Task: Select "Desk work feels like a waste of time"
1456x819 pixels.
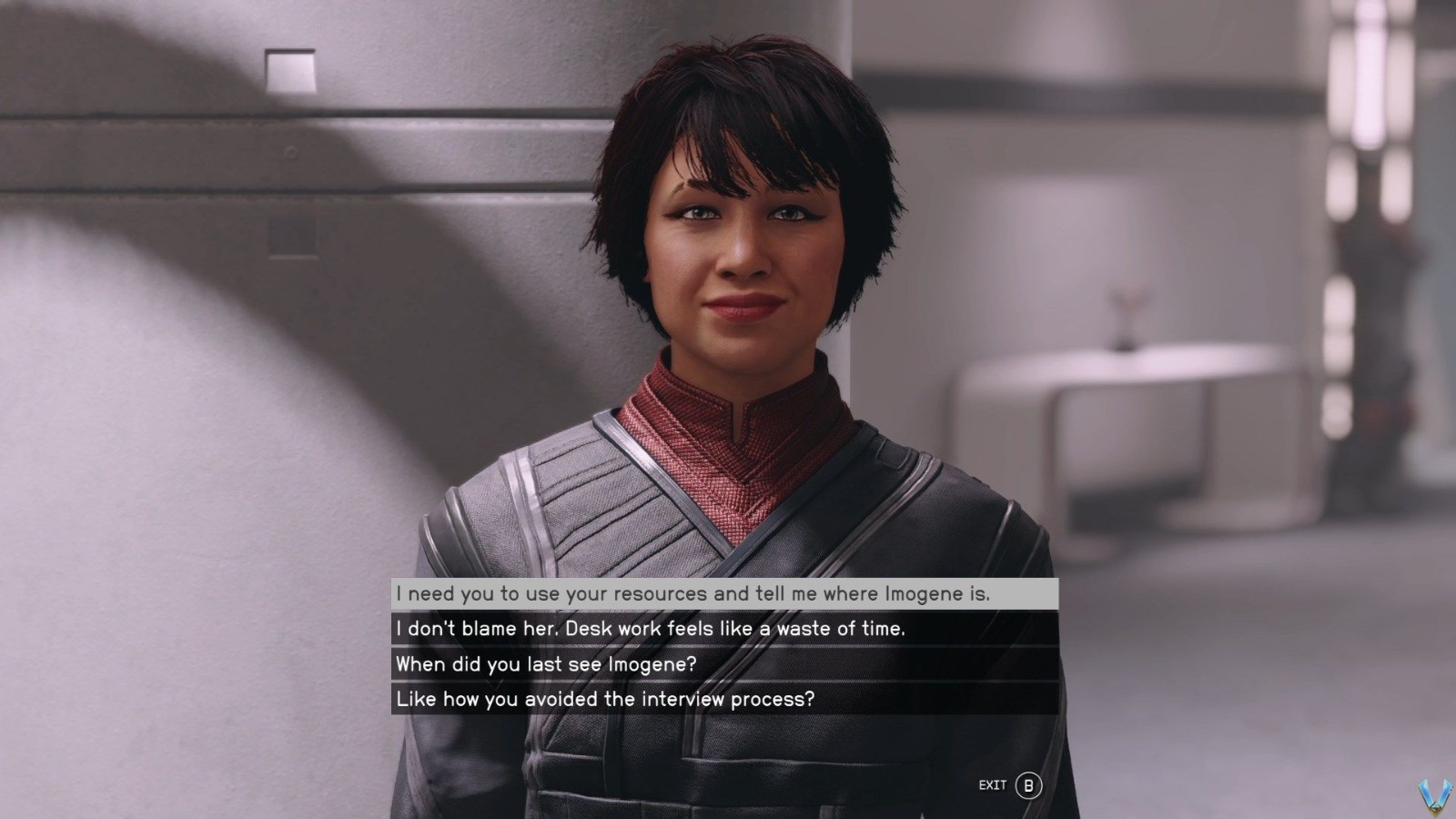Action: coord(651,629)
